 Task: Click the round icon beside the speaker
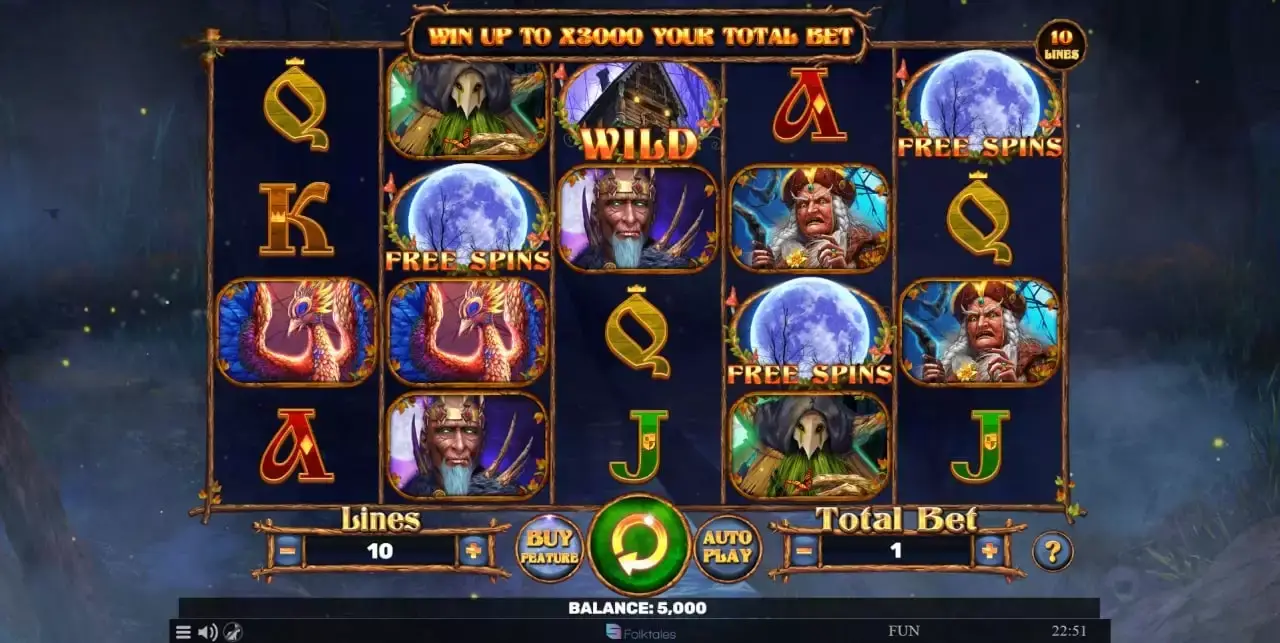[x=232, y=632]
